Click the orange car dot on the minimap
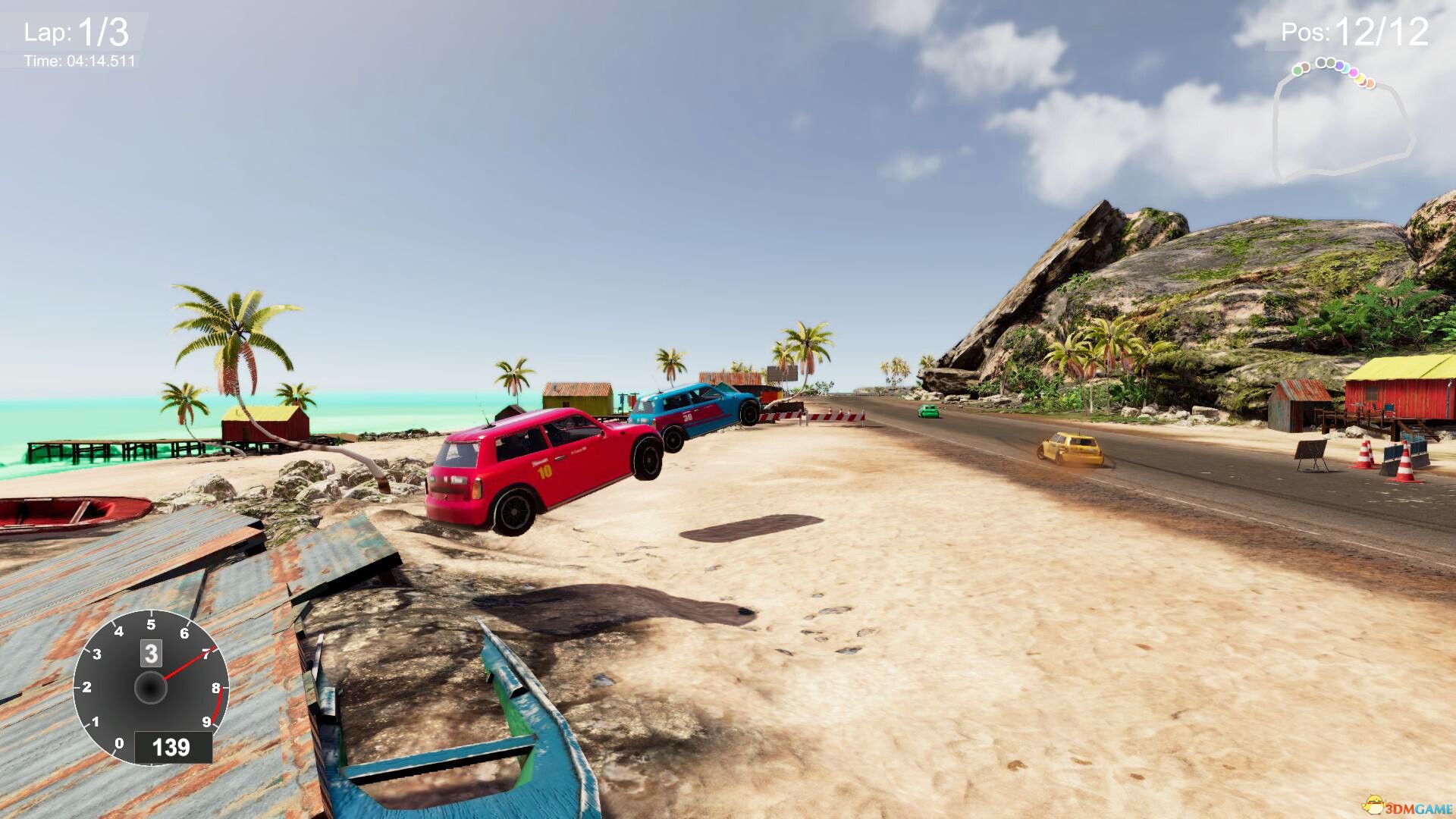 1370,83
